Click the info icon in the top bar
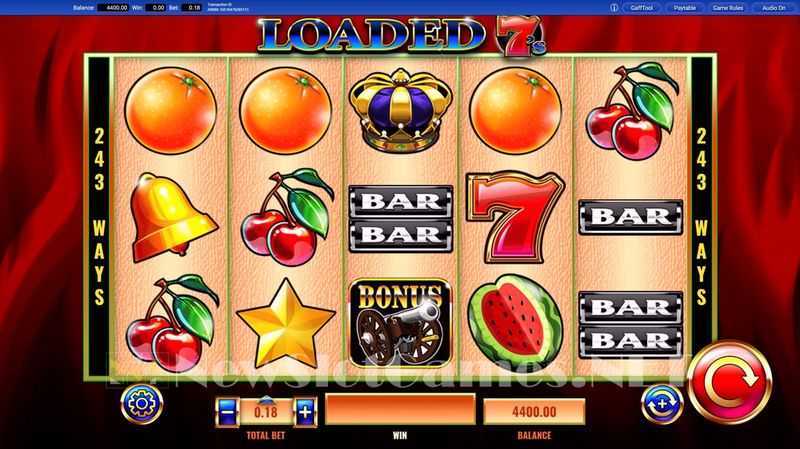800x449 pixels. (x=613, y=8)
